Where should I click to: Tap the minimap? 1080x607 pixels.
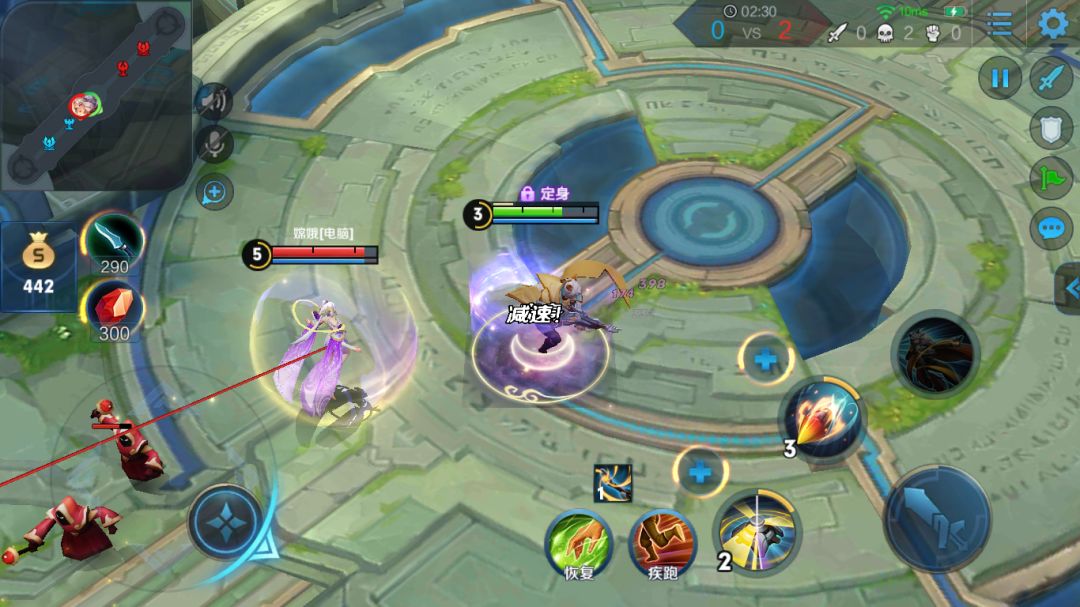(95, 95)
